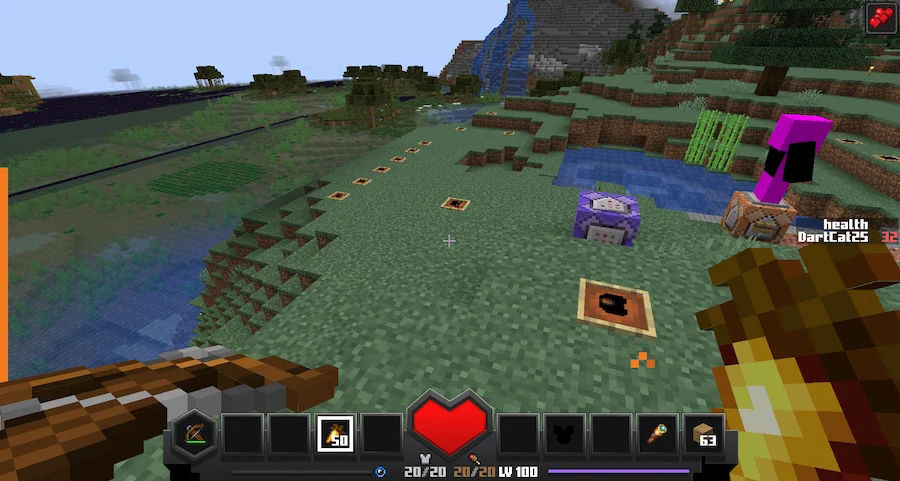Choose the magic wand hotbar slot
900x481 pixels.
tap(658, 434)
